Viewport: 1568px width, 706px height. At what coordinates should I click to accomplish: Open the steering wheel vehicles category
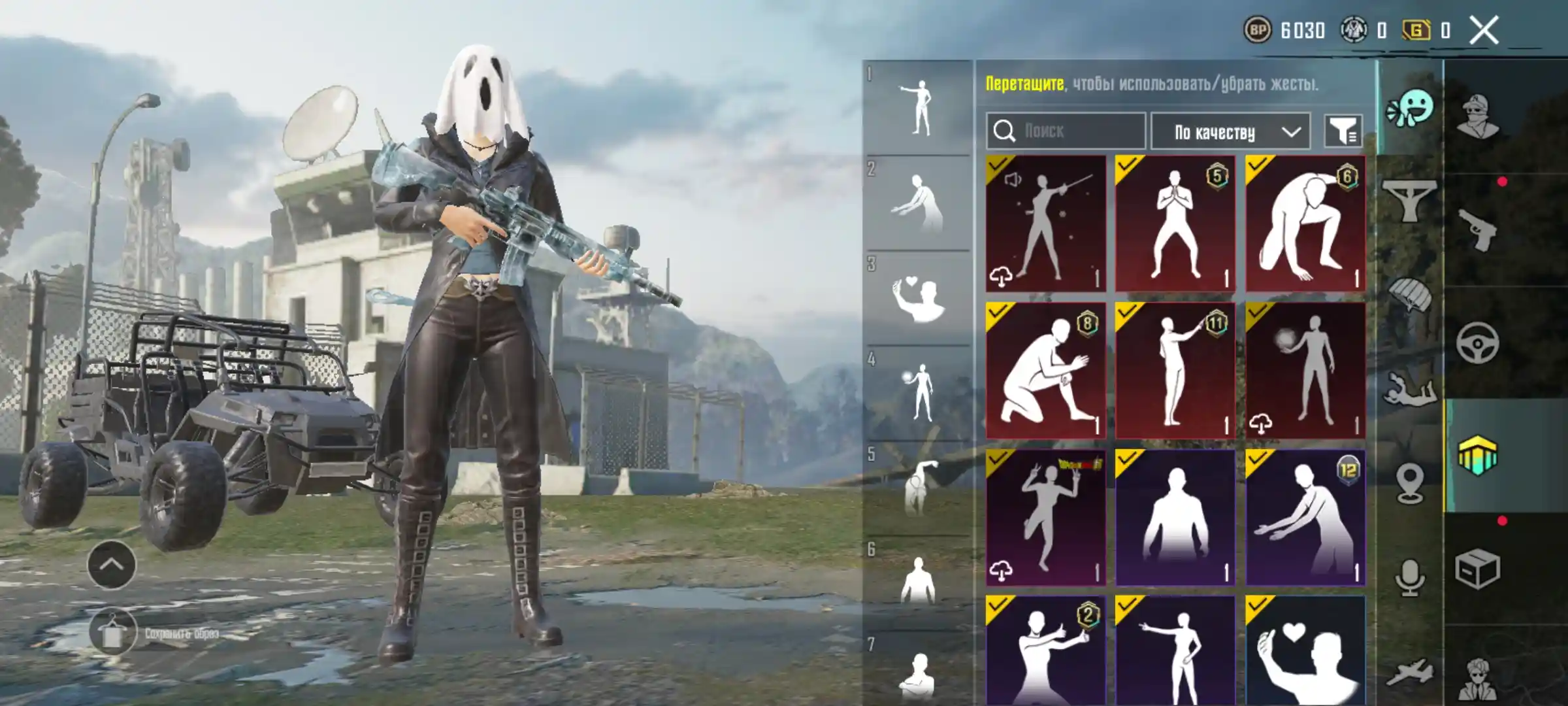tap(1478, 343)
